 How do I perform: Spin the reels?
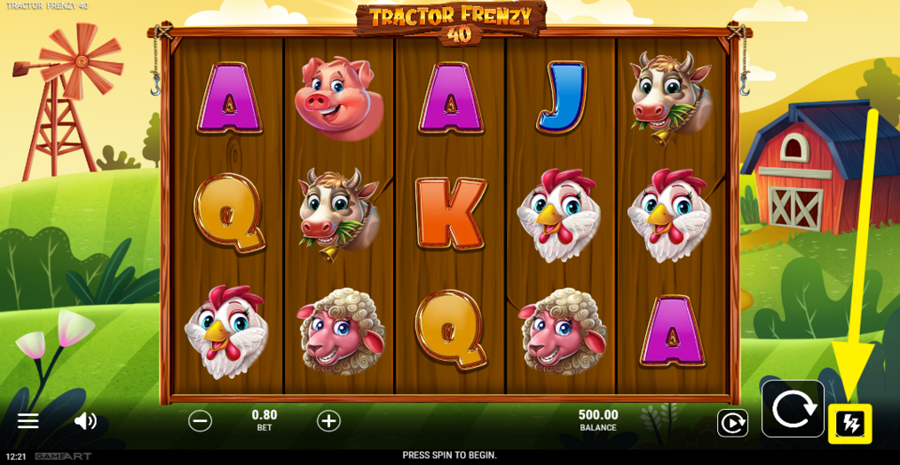point(792,408)
